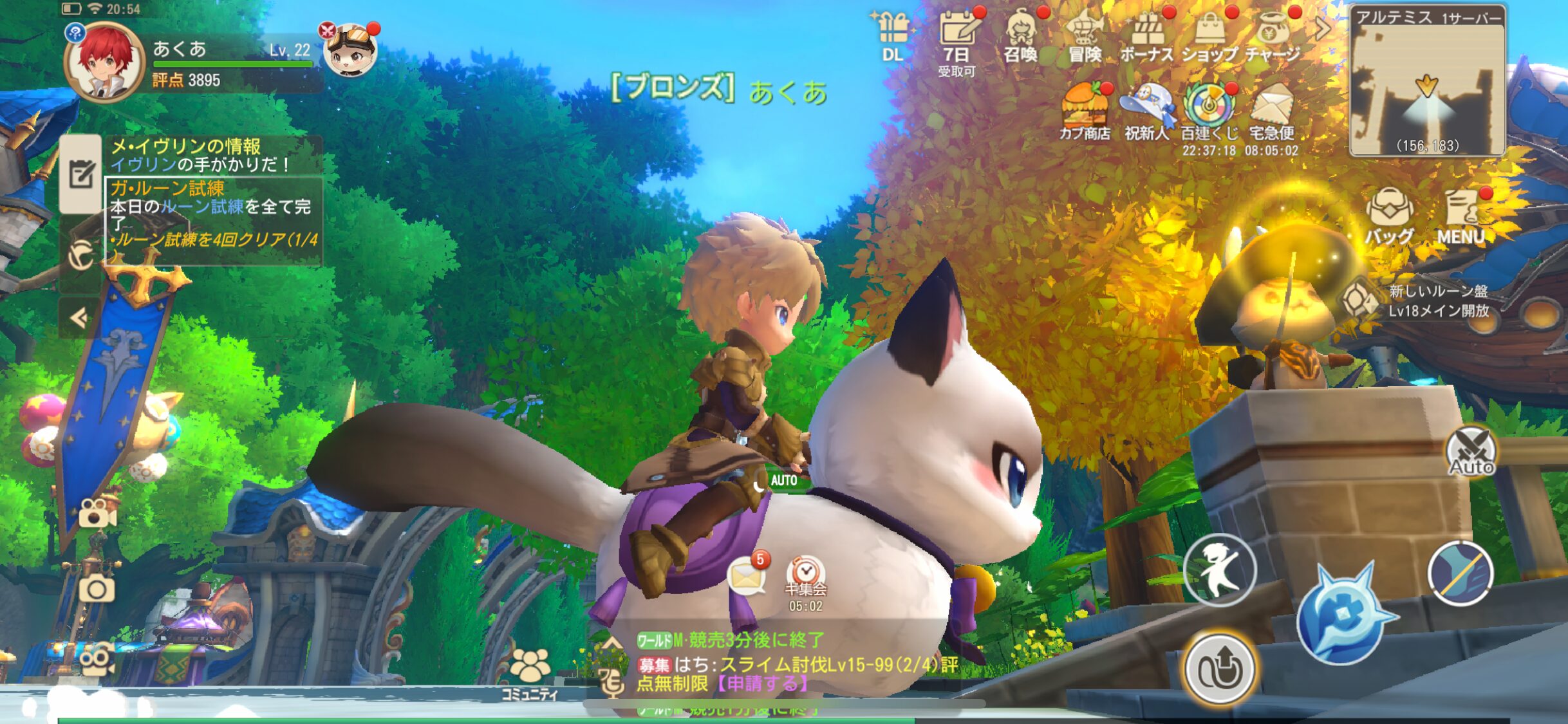Open the ボーナス (bonus) gifts icon
The width and height of the screenshot is (1568, 724).
[x=1147, y=37]
